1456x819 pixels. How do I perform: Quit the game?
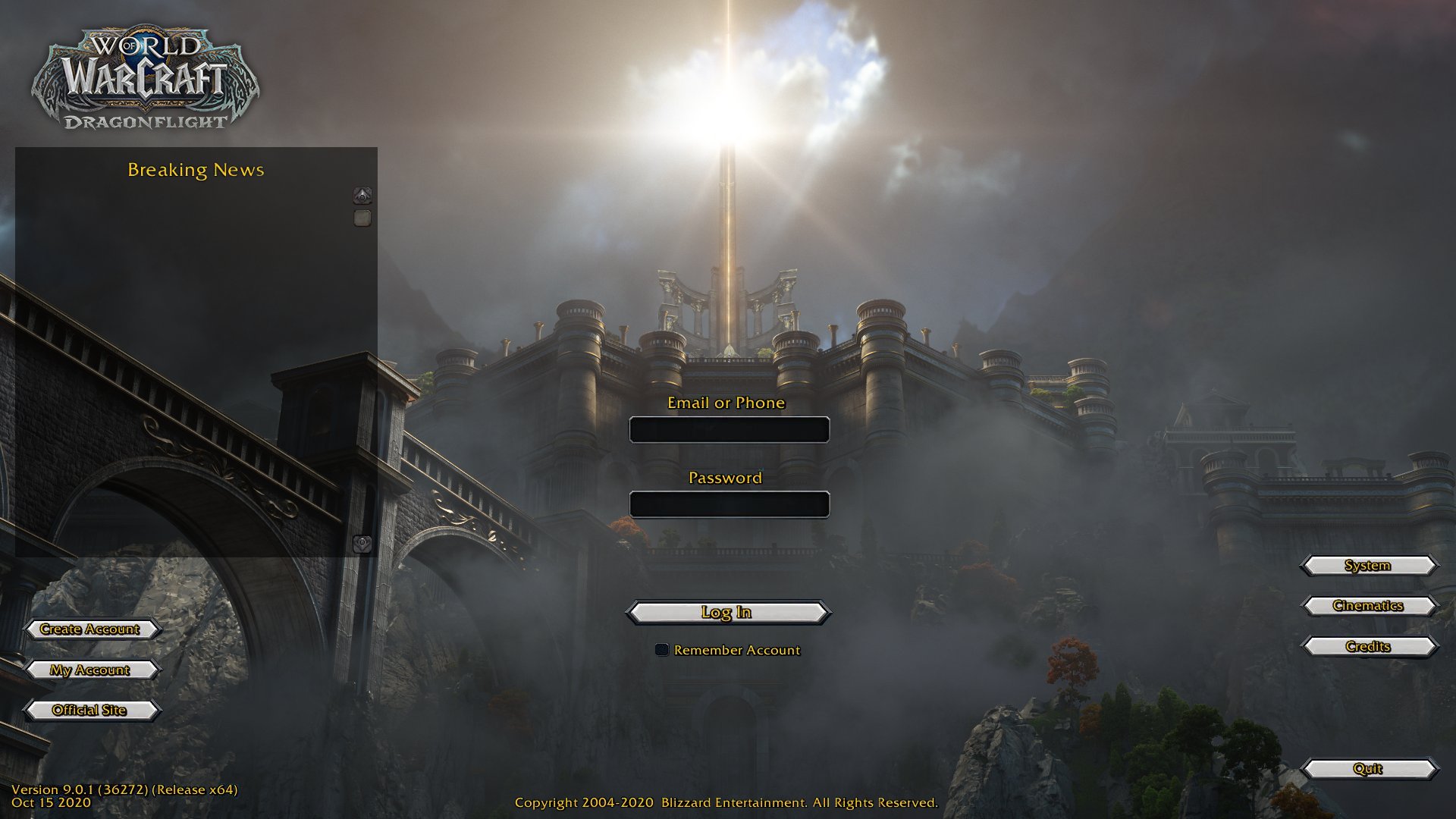pos(1367,768)
